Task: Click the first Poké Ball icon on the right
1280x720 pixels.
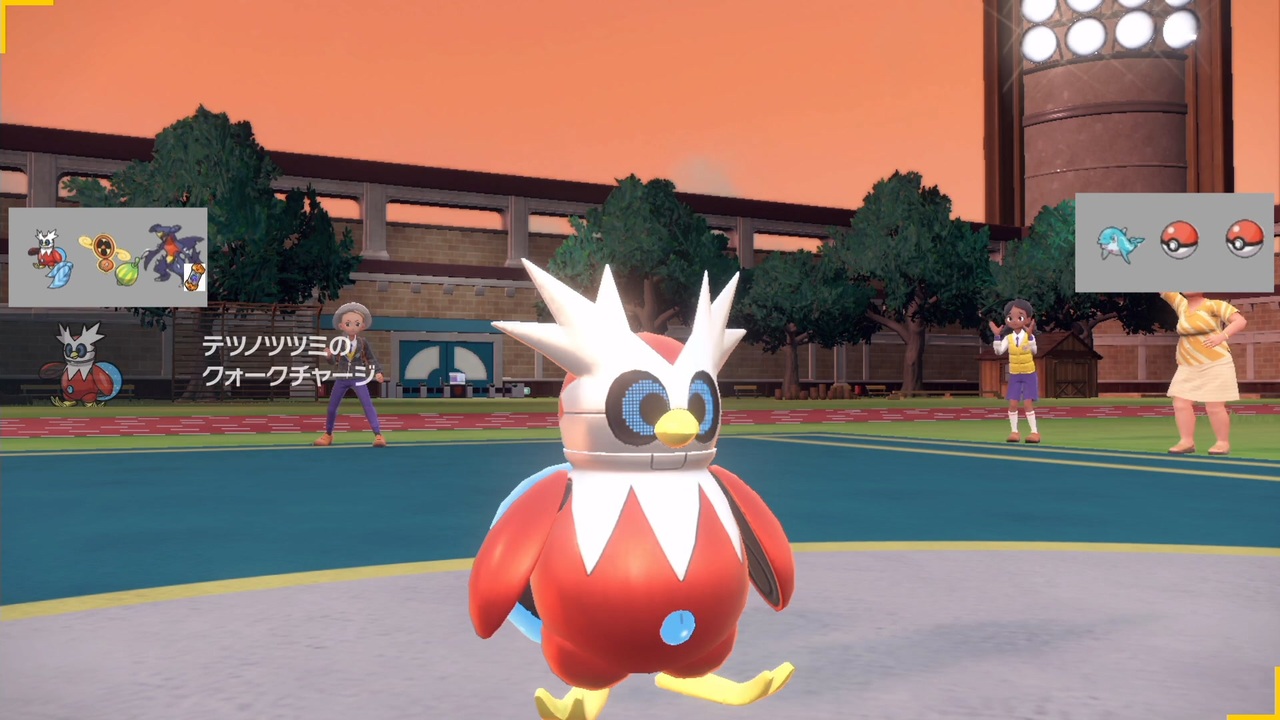Action: coord(1180,240)
